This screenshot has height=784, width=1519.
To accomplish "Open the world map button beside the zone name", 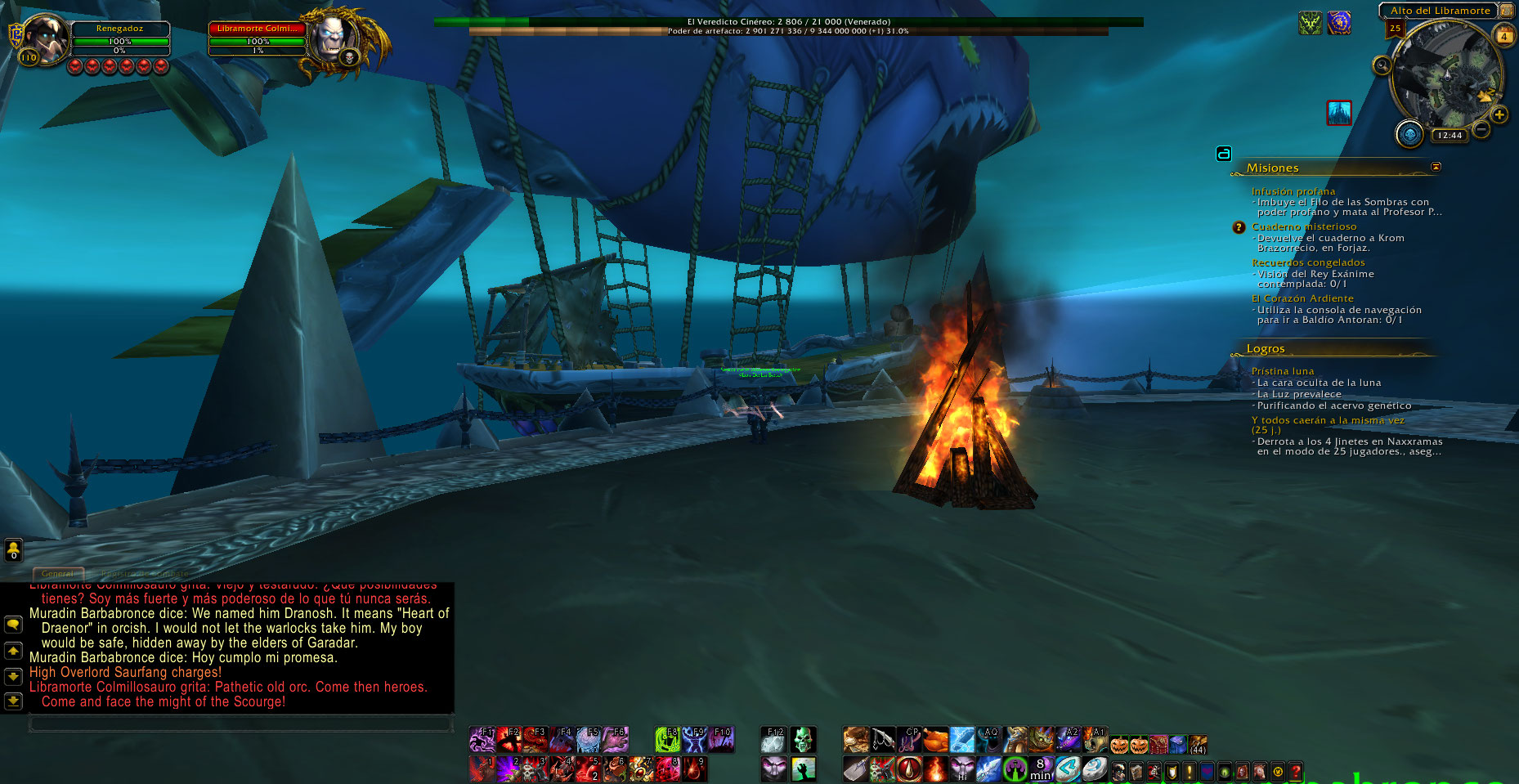I will (x=1506, y=11).
